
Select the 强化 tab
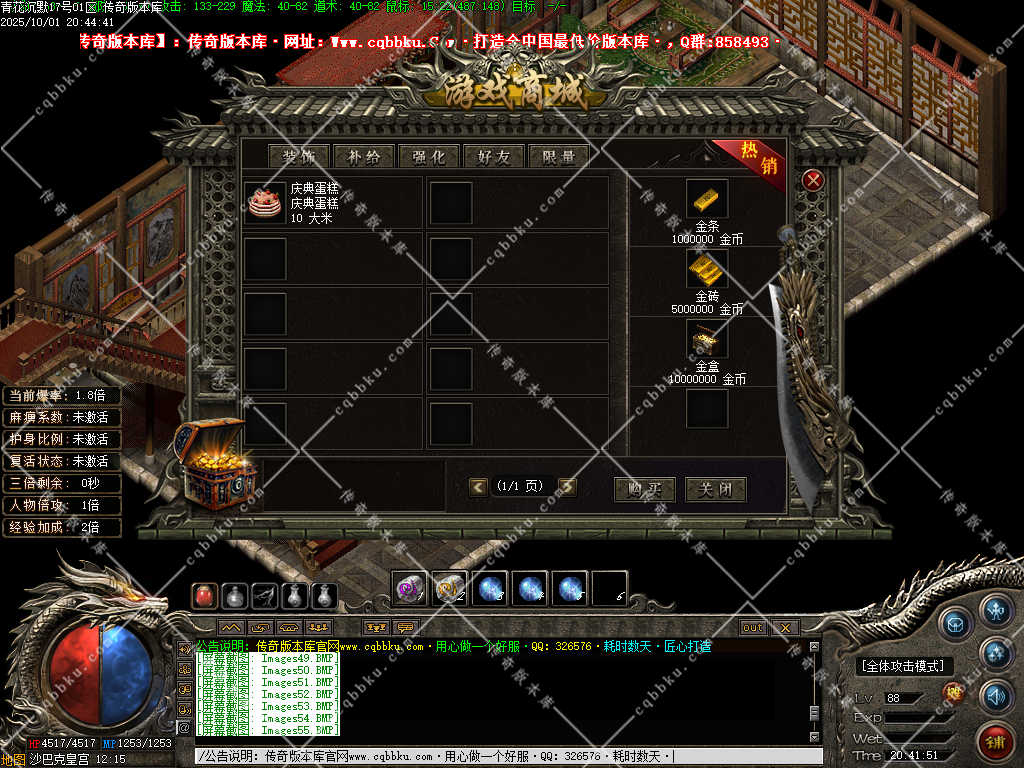click(x=429, y=156)
